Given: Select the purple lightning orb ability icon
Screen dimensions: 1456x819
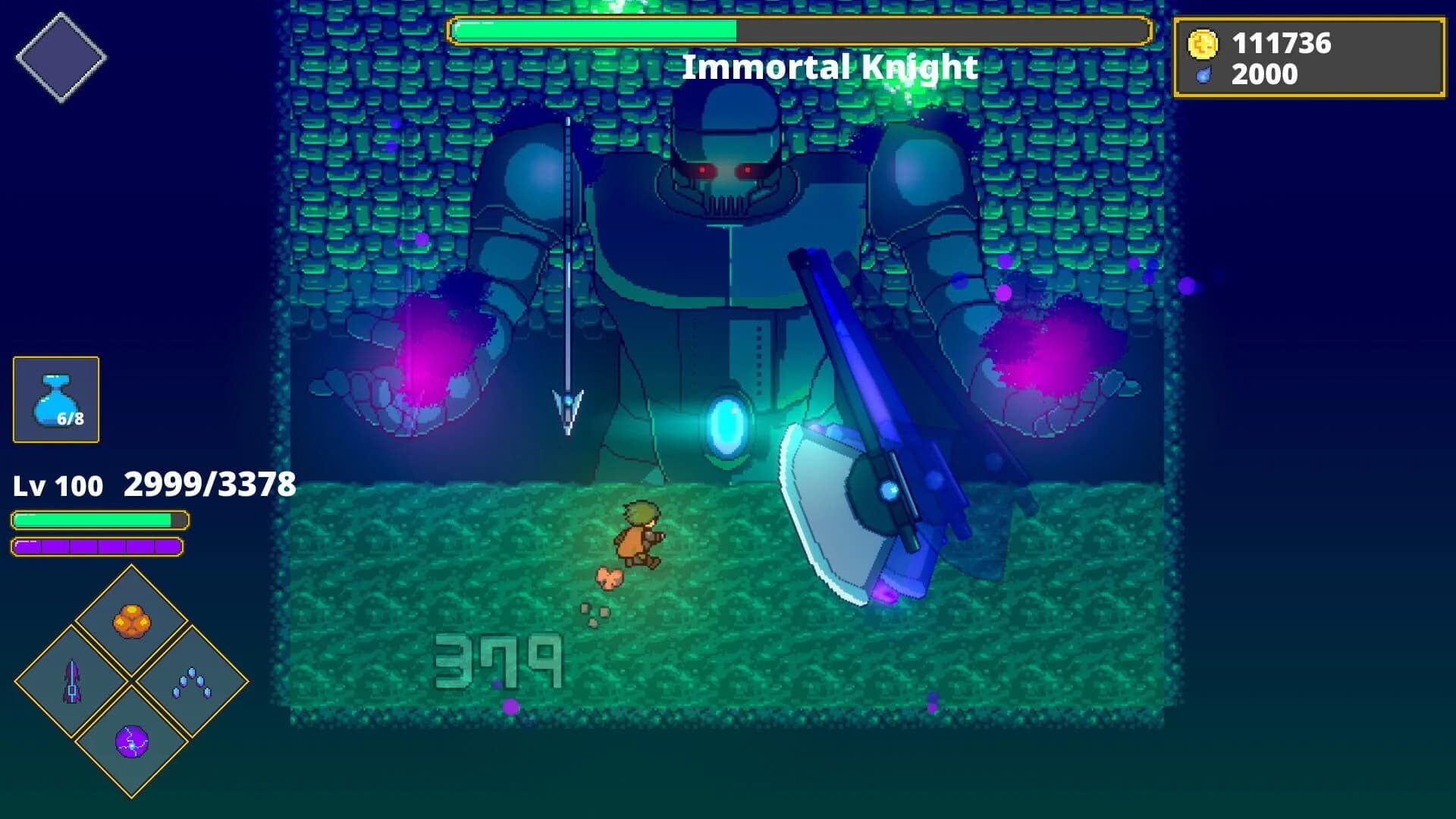Looking at the screenshot, I should [133, 744].
